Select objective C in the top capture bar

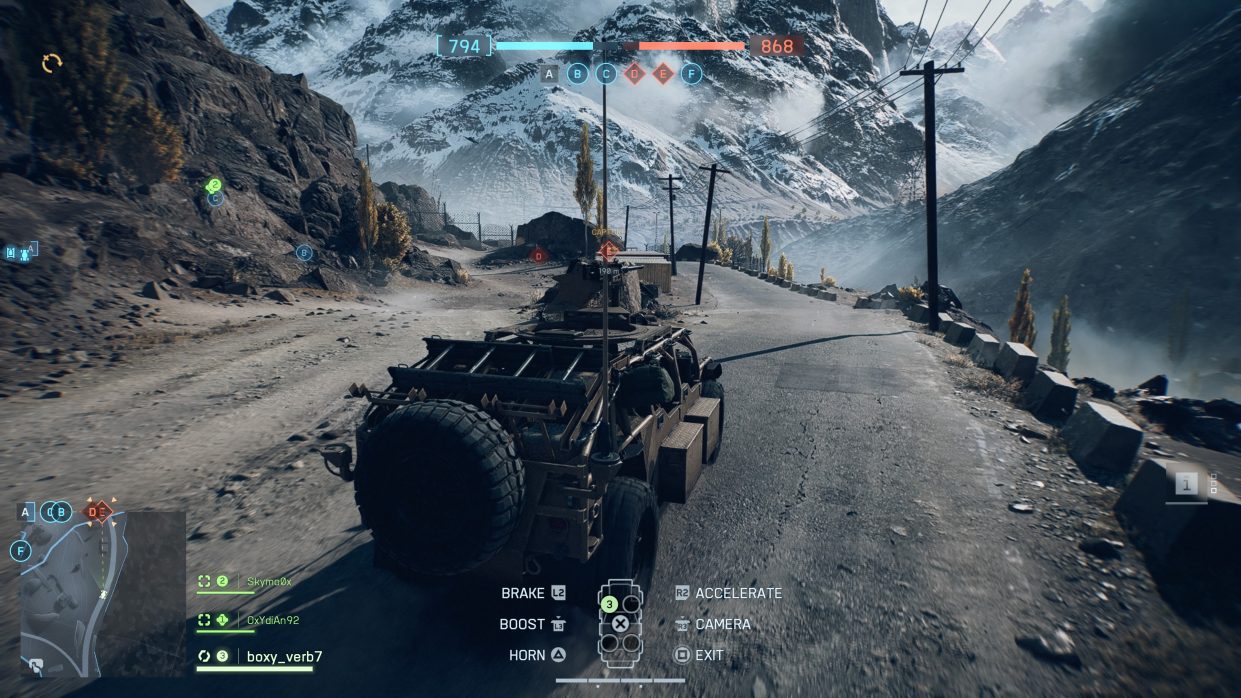(x=606, y=73)
